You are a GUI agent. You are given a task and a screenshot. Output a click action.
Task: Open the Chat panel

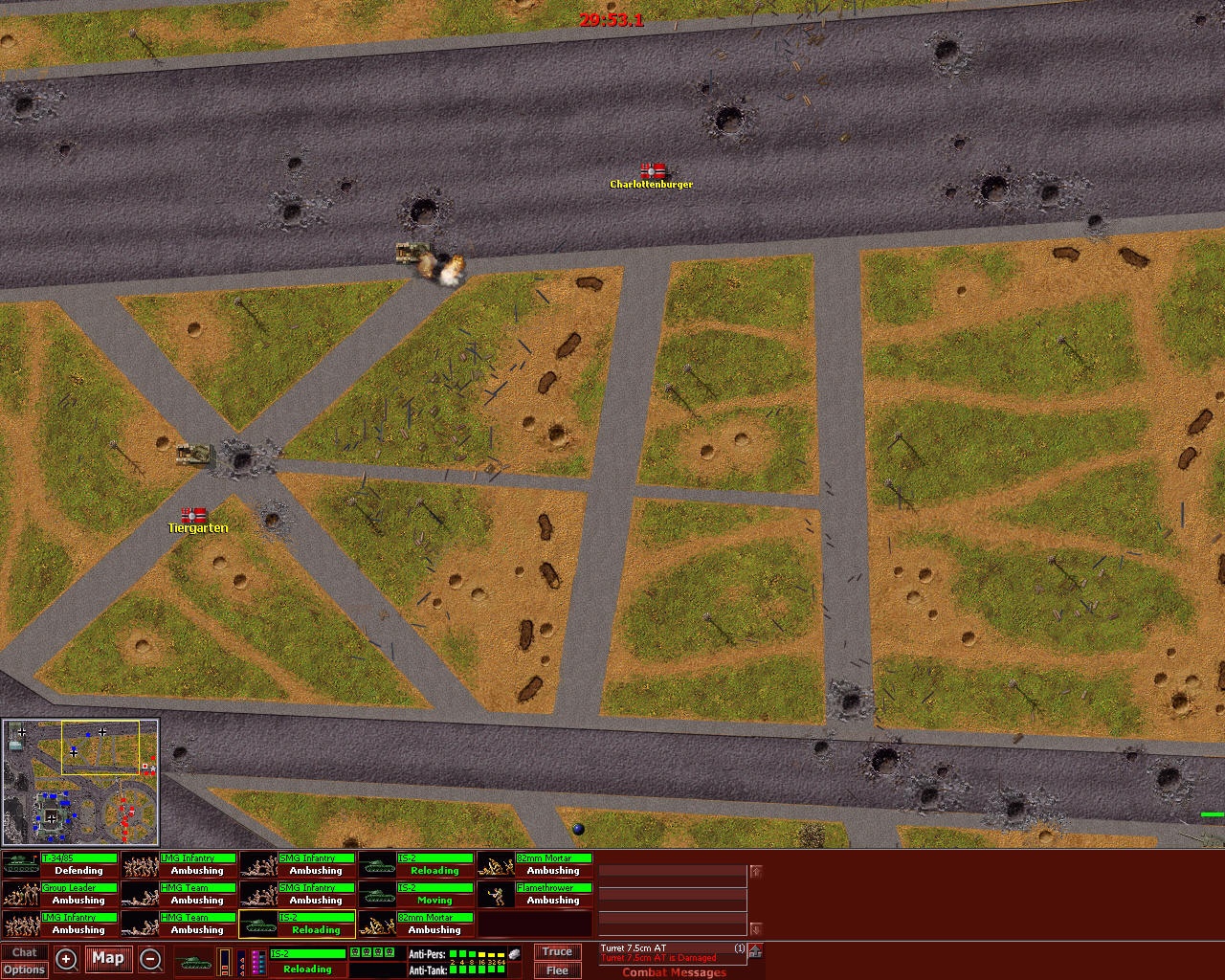tap(25, 951)
